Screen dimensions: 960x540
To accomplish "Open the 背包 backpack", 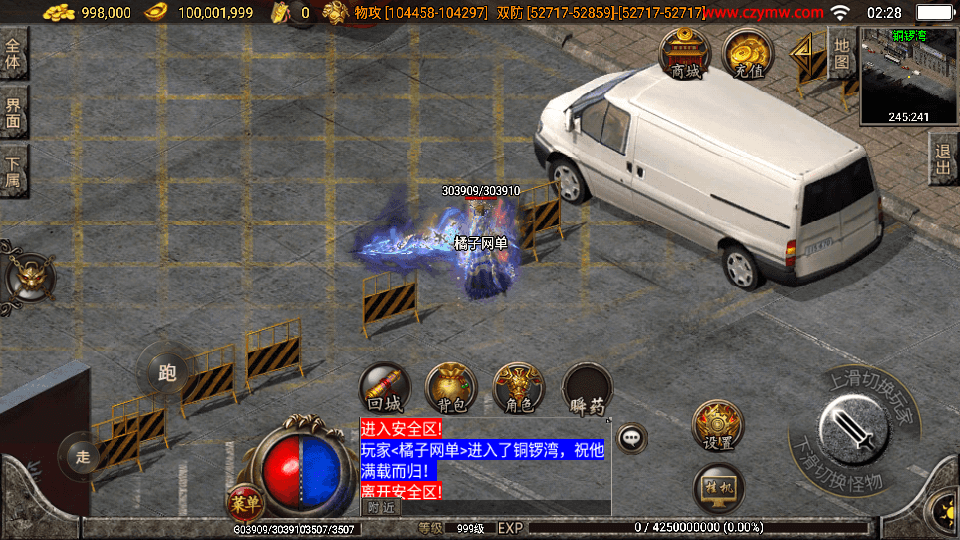I will (x=452, y=388).
